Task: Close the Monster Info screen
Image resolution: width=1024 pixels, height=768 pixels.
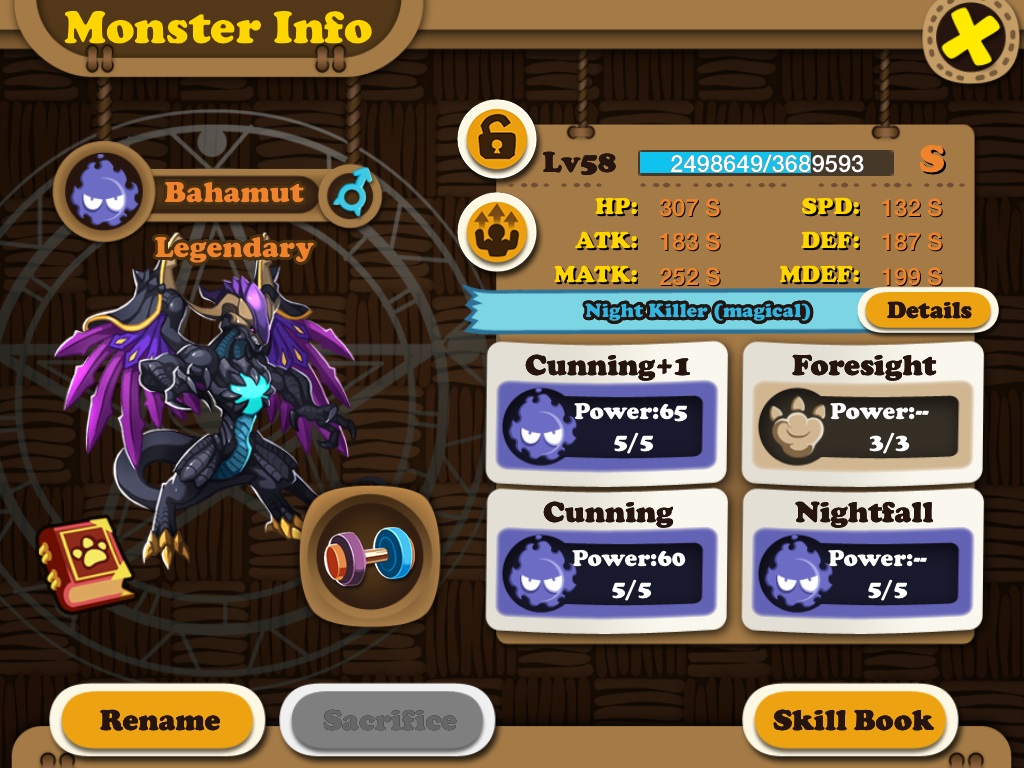Action: click(970, 38)
